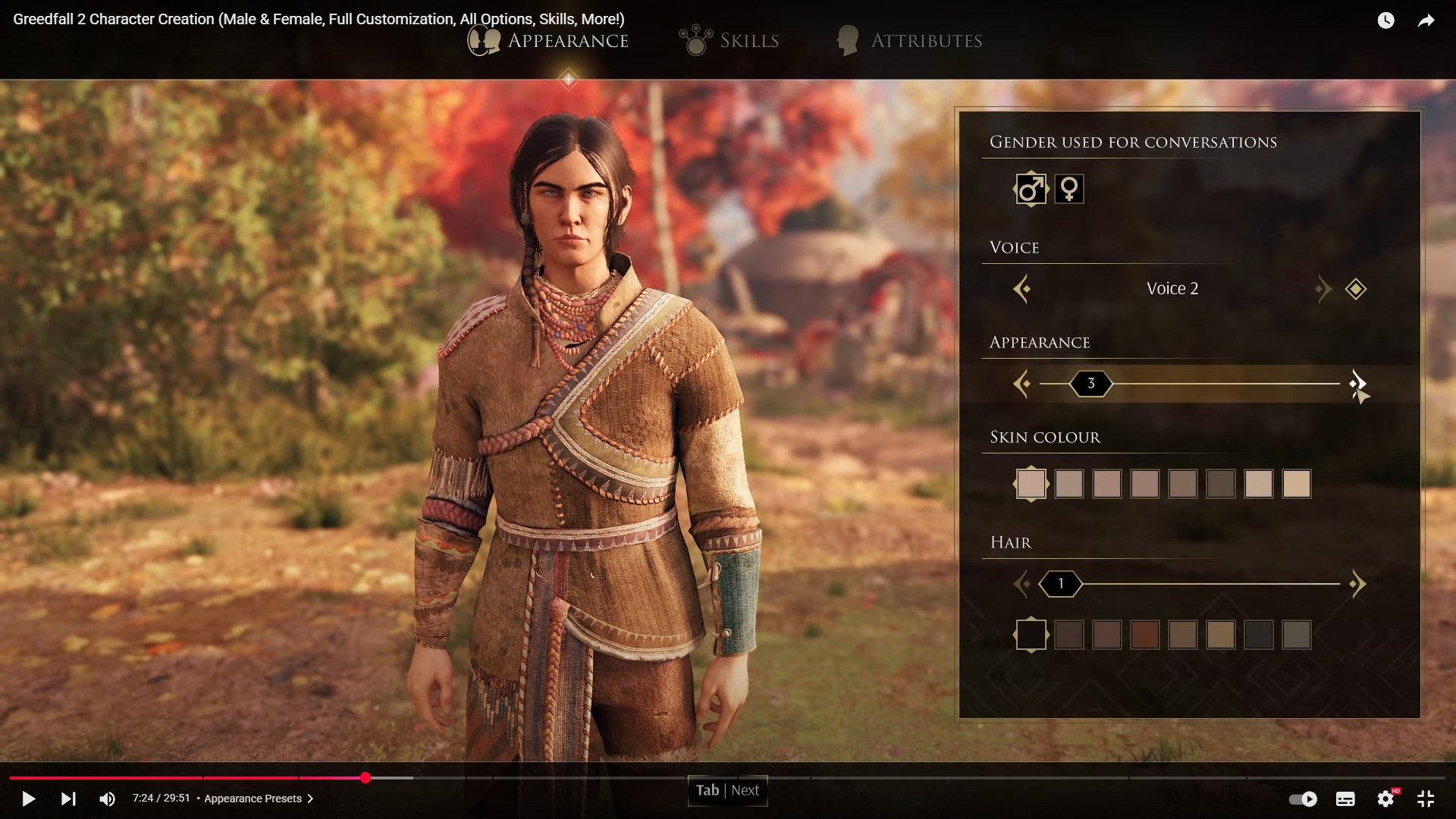Open the video player settings gear
The width and height of the screenshot is (1456, 819).
[x=1385, y=799]
